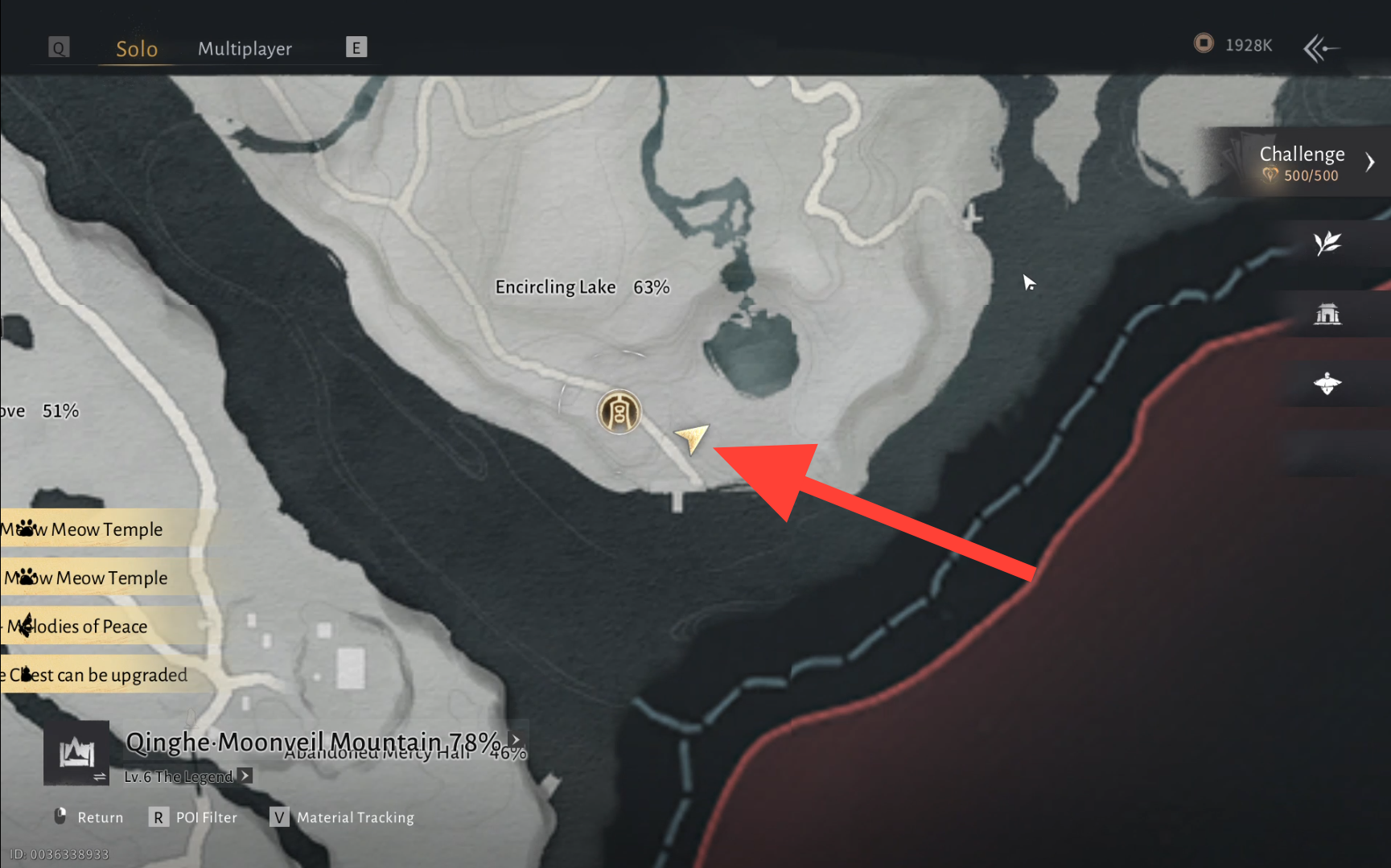The height and width of the screenshot is (868, 1391).
Task: Open the POI Filter
Action: 193,817
